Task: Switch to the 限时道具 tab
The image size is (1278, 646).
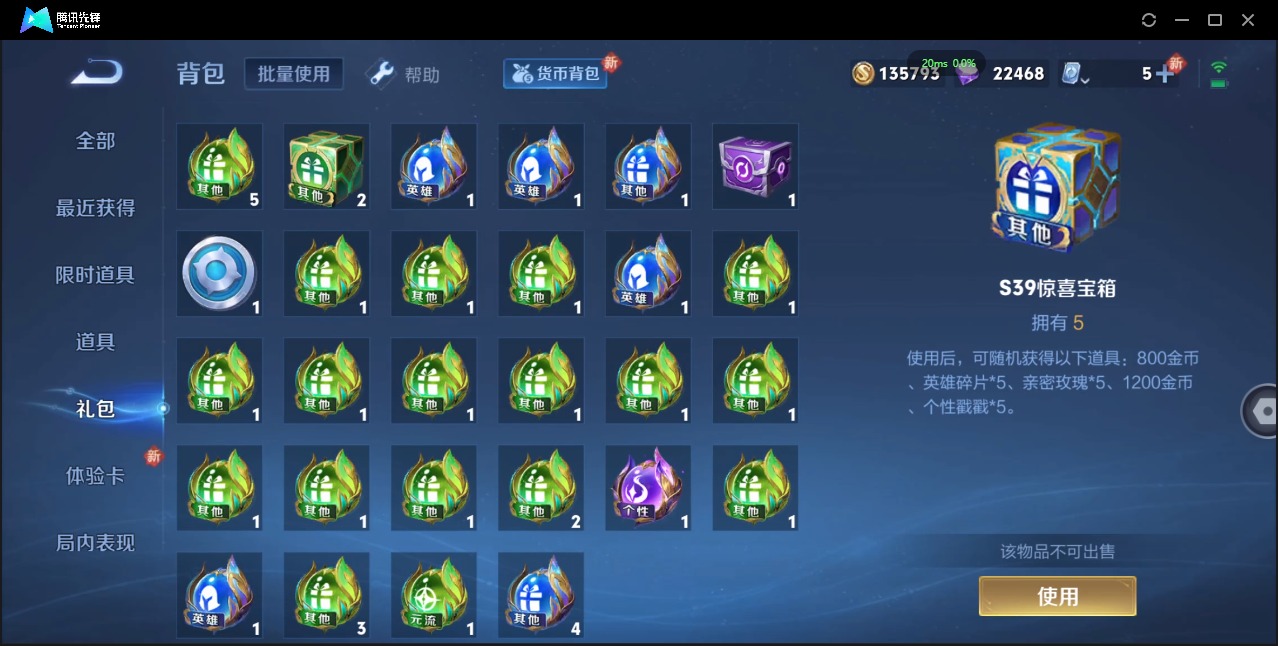Action: click(x=96, y=275)
